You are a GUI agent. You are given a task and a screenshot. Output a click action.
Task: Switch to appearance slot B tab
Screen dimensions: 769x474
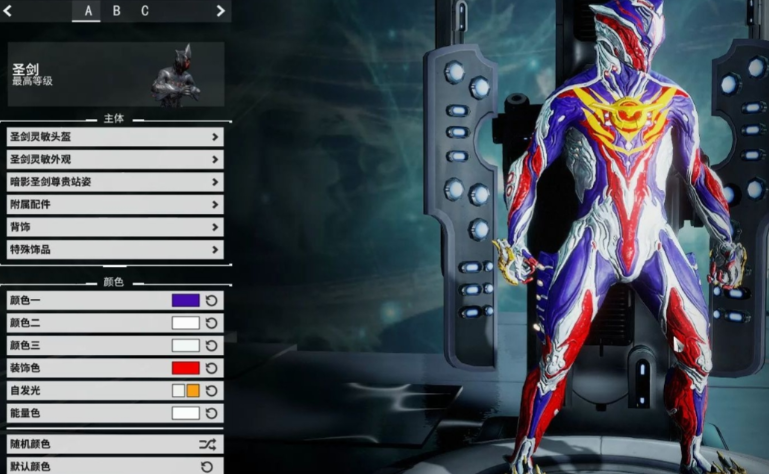click(116, 11)
